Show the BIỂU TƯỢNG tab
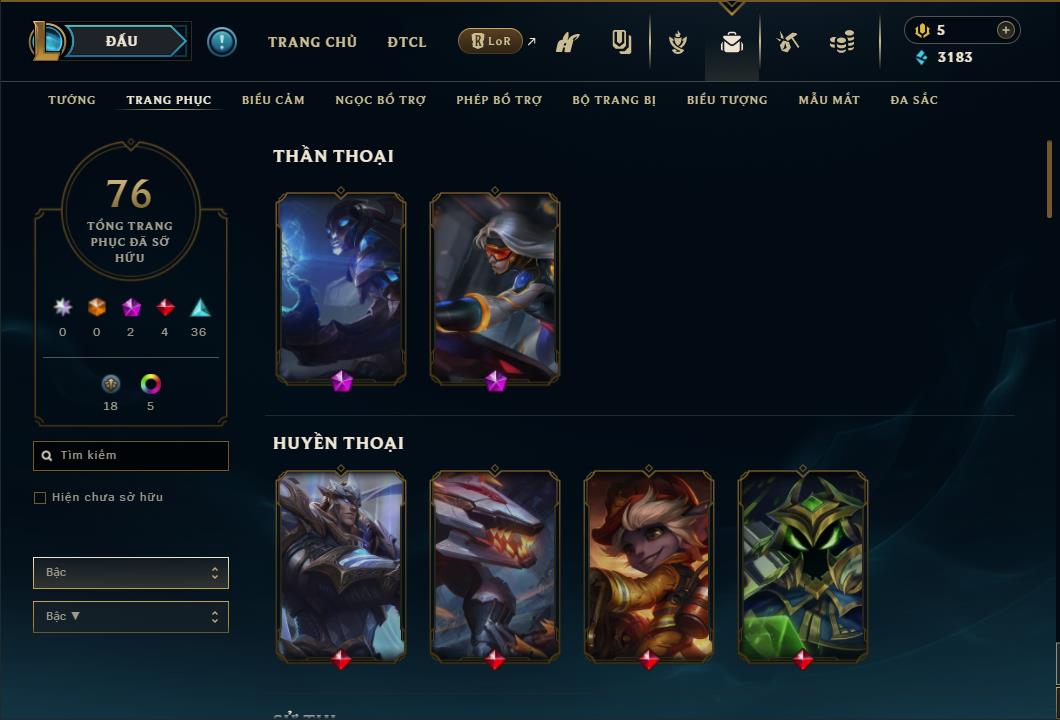 tap(727, 100)
